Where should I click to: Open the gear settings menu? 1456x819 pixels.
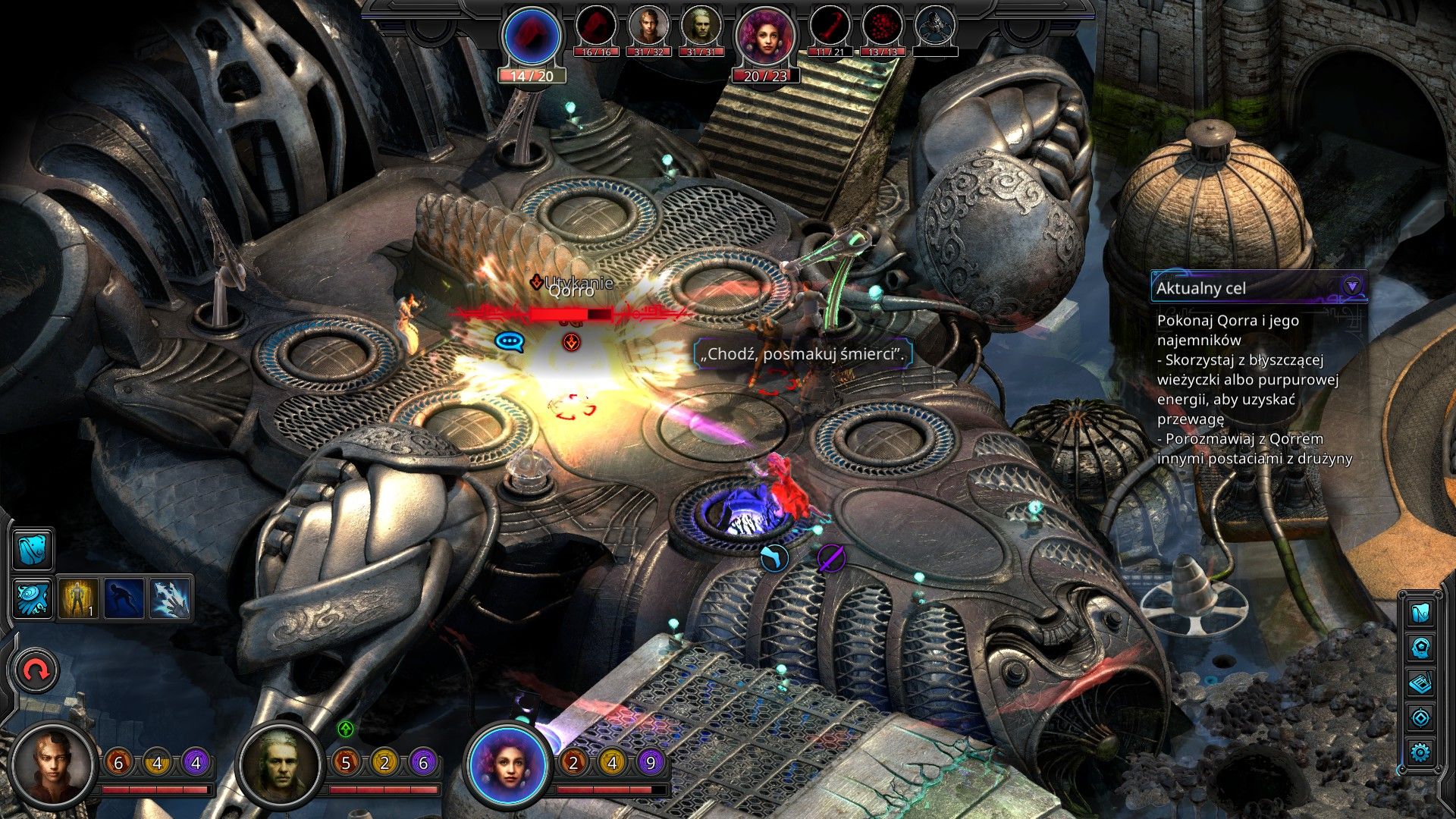(x=1420, y=752)
